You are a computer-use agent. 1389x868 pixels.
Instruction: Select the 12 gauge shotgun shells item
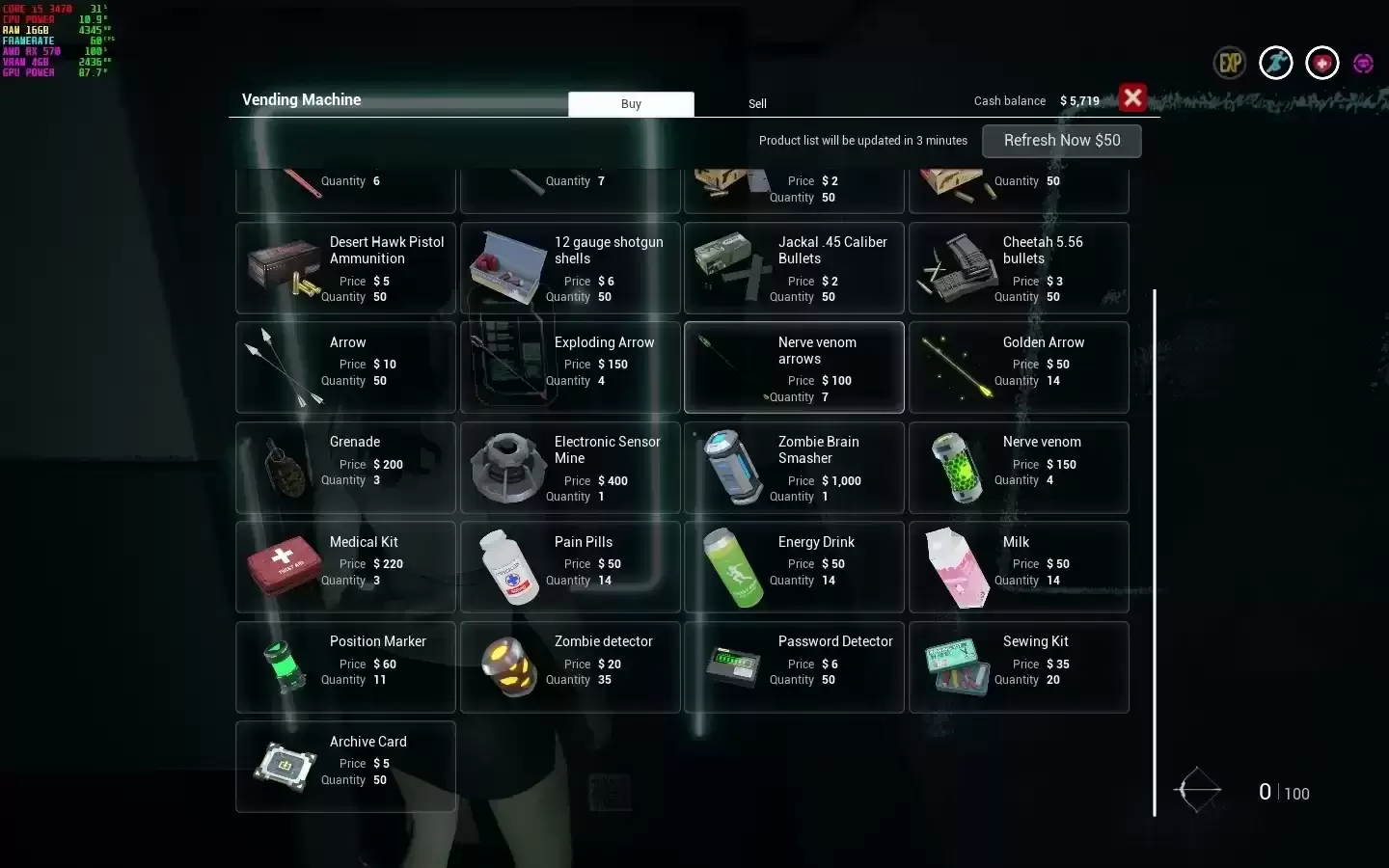pos(570,268)
